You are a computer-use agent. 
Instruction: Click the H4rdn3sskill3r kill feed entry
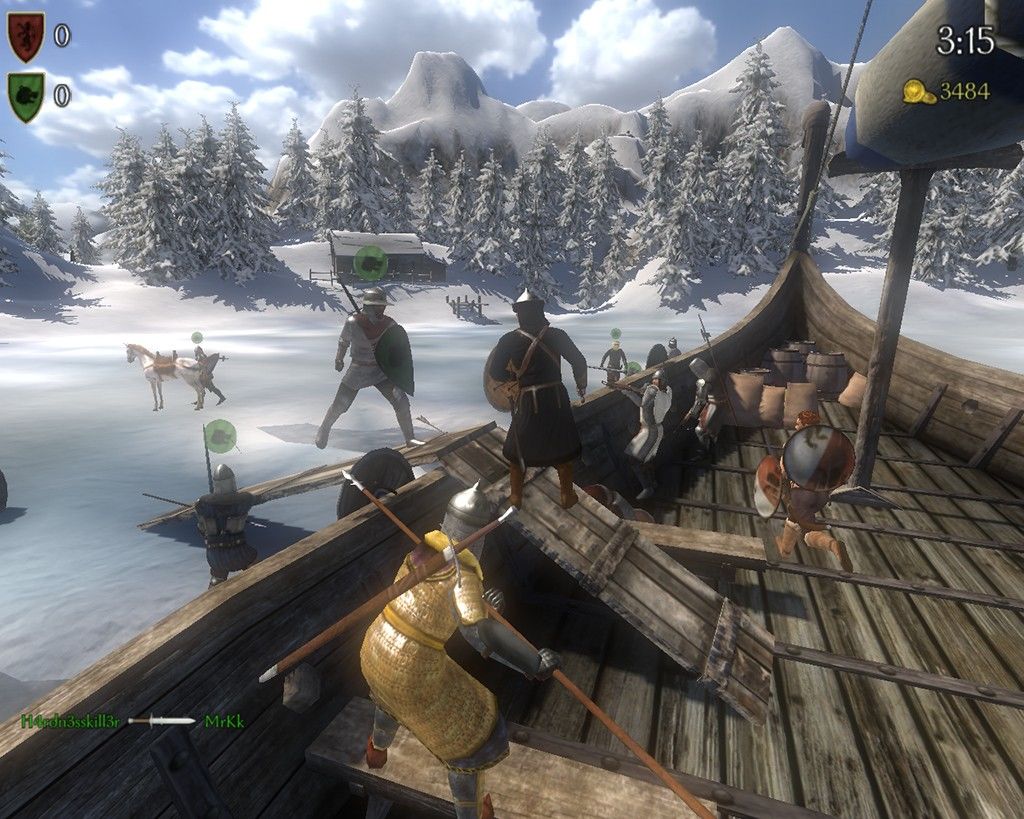click(72, 720)
